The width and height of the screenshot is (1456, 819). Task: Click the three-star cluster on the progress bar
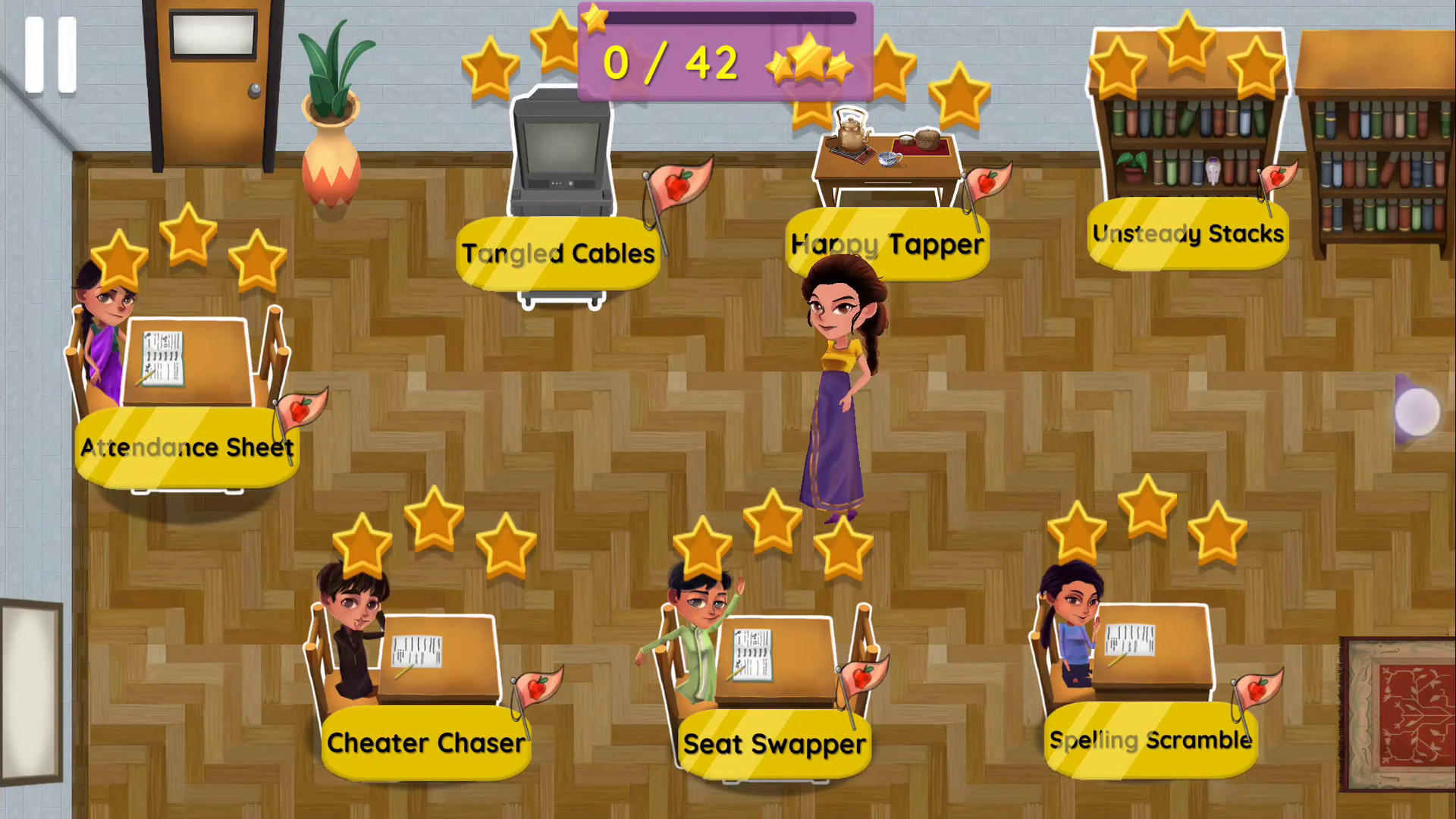810,64
